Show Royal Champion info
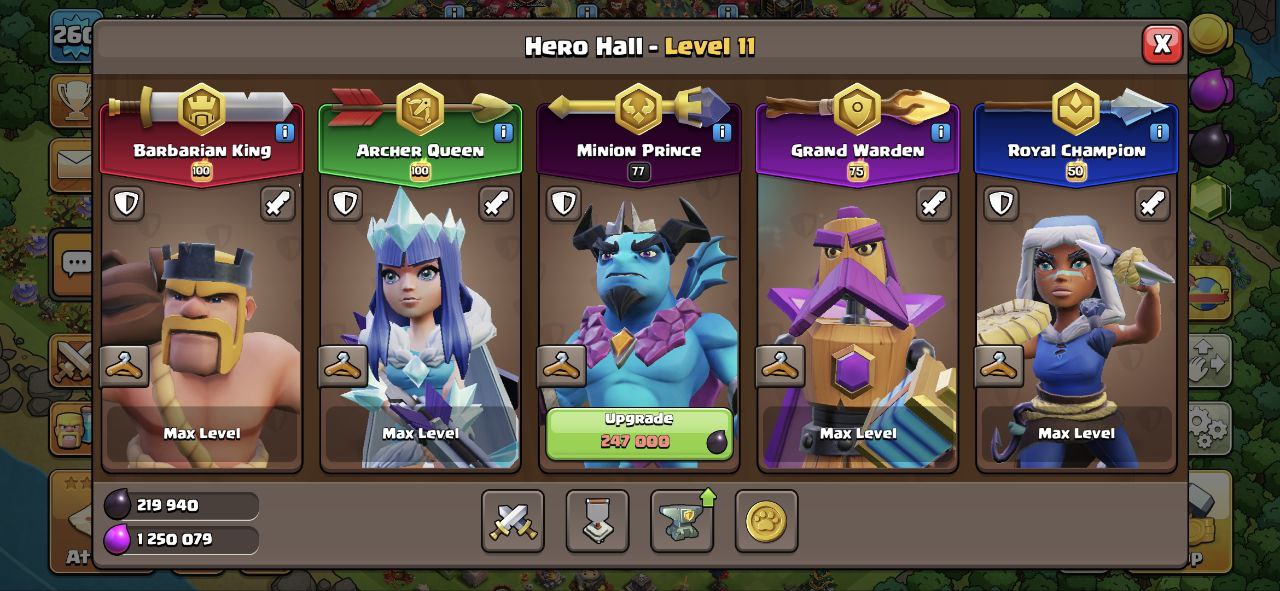Screen dimensions: 1280x591 tap(1159, 132)
